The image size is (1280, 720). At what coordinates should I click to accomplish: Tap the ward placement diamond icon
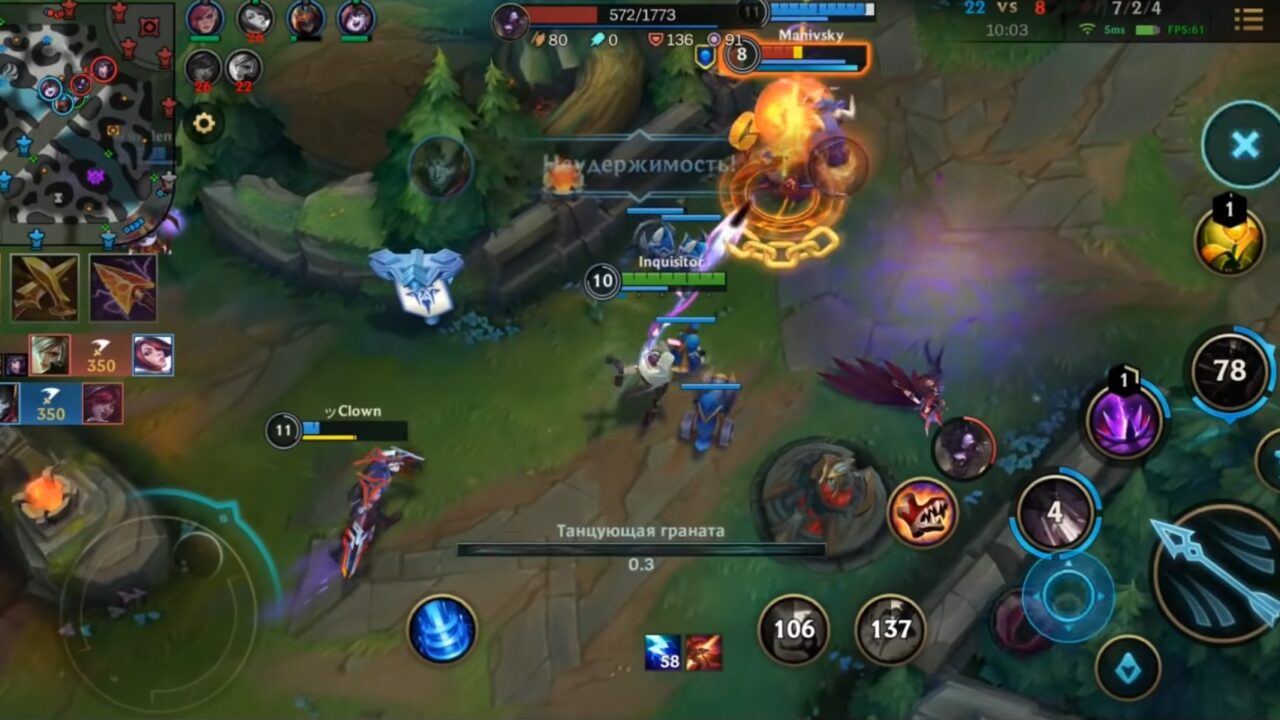click(x=1129, y=664)
